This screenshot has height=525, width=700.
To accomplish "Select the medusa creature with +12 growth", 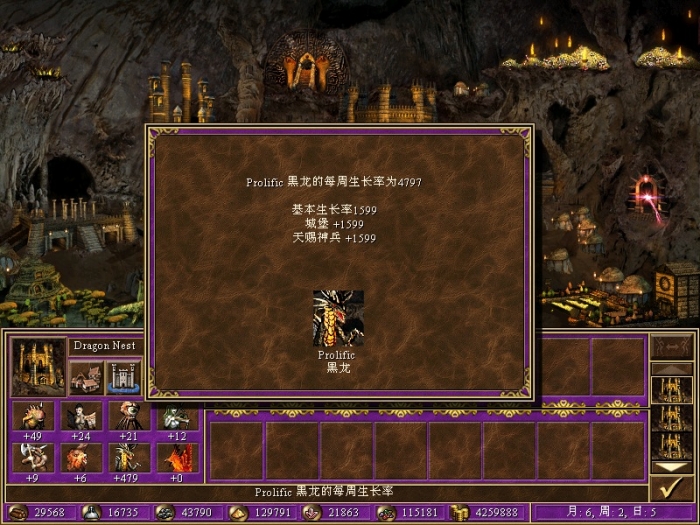I will point(177,416).
